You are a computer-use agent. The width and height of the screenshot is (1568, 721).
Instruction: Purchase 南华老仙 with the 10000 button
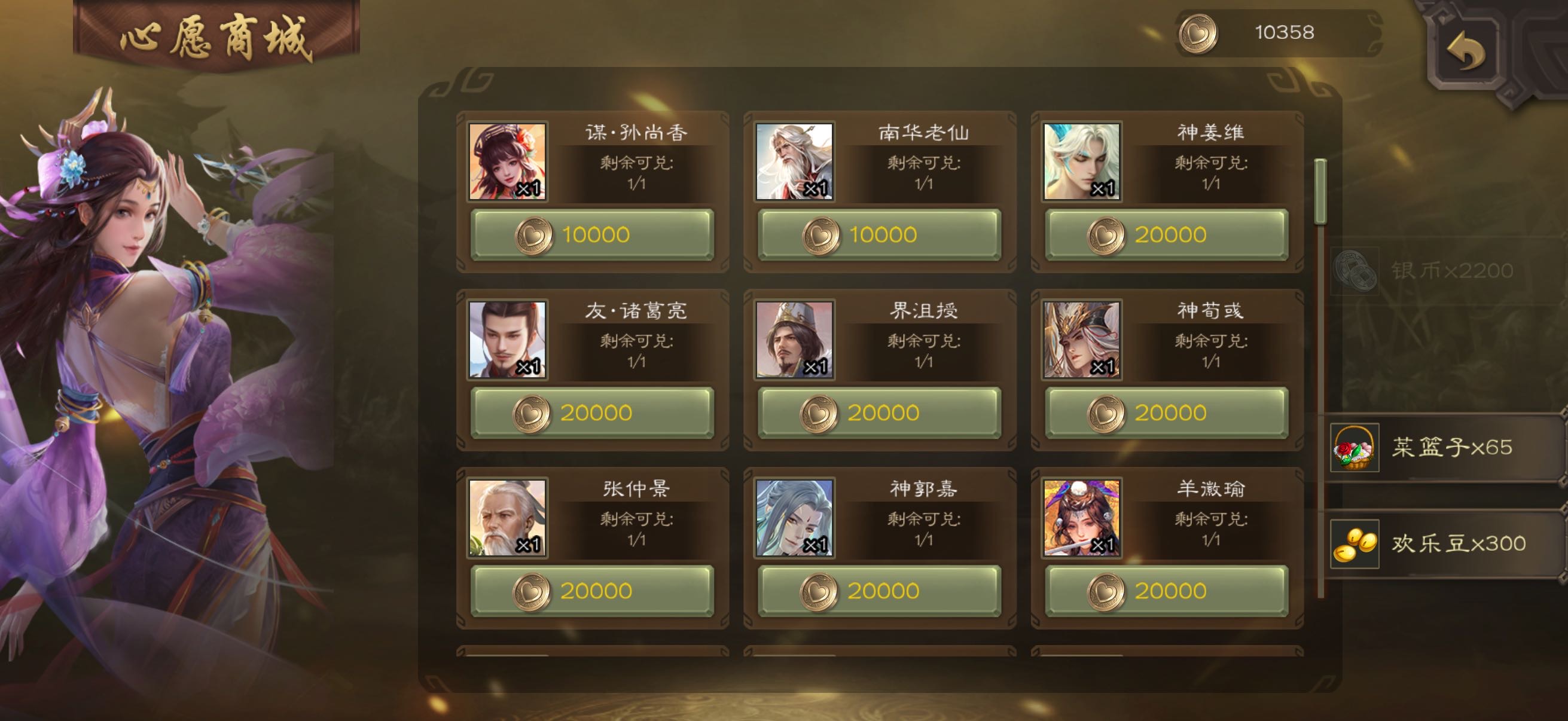[x=879, y=235]
